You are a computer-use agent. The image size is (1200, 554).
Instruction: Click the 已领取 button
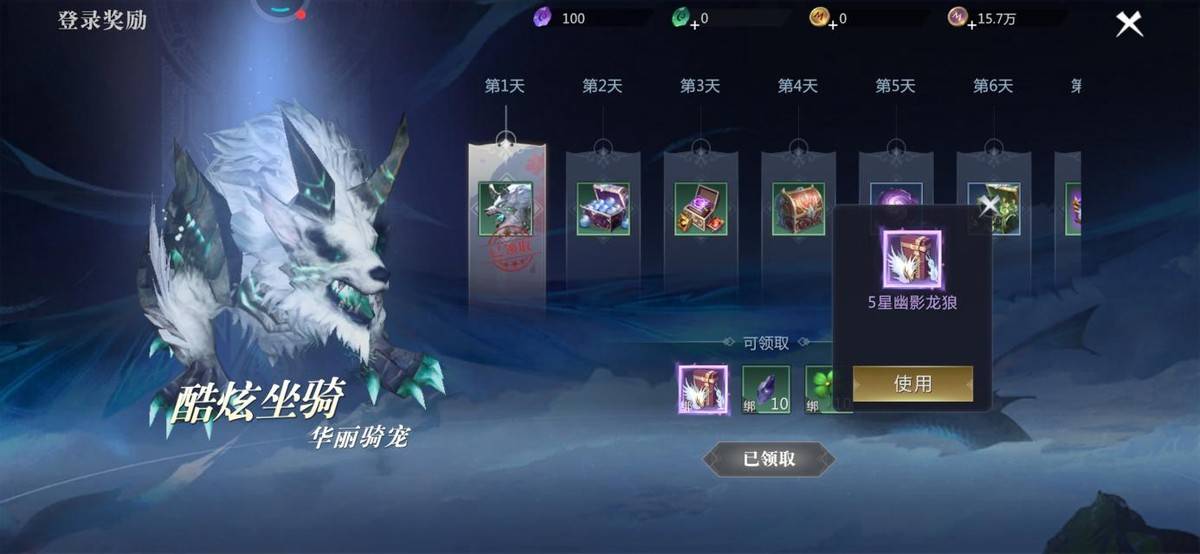[769, 459]
